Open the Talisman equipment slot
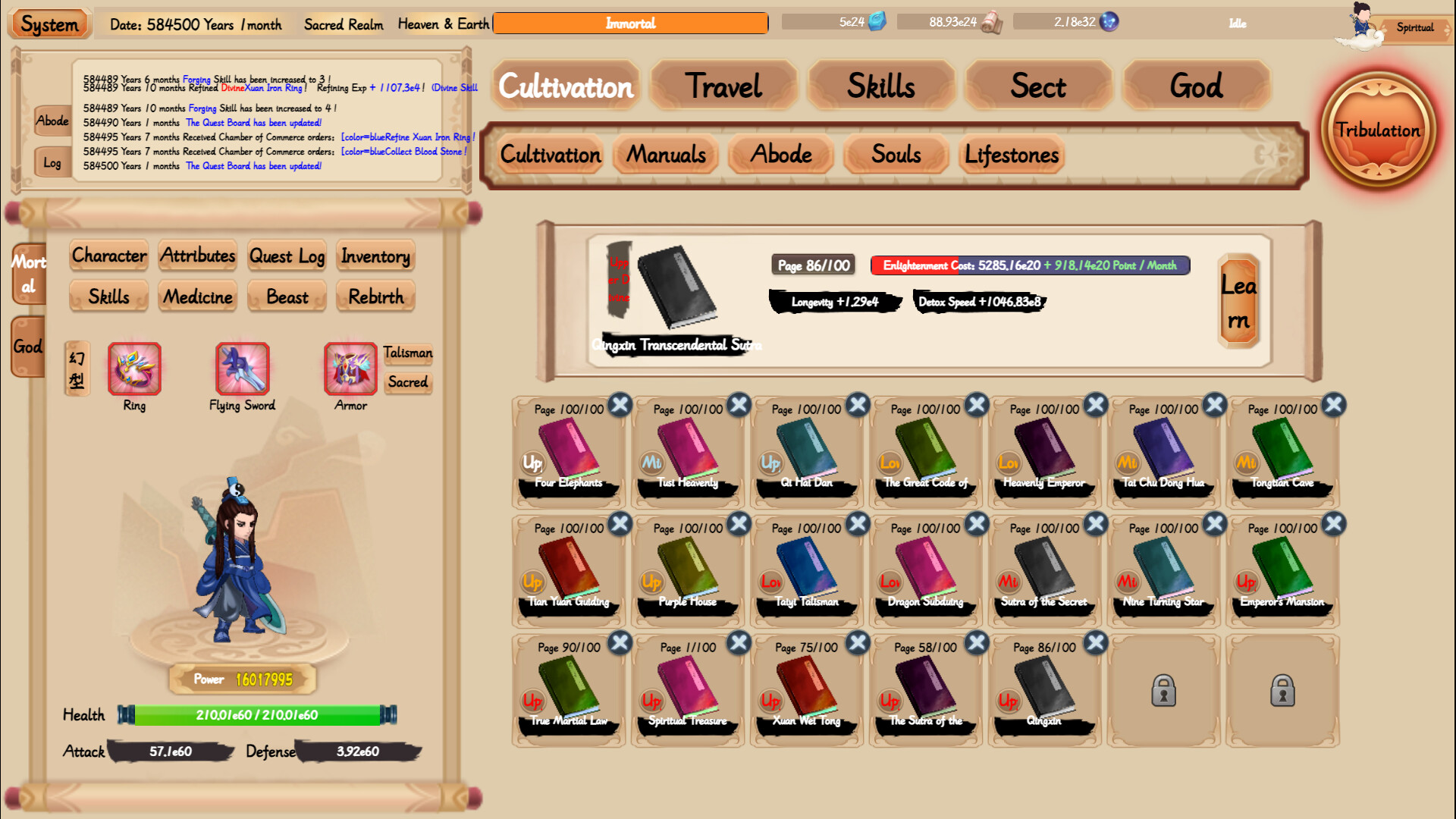The height and width of the screenshot is (819, 1456). 408,353
